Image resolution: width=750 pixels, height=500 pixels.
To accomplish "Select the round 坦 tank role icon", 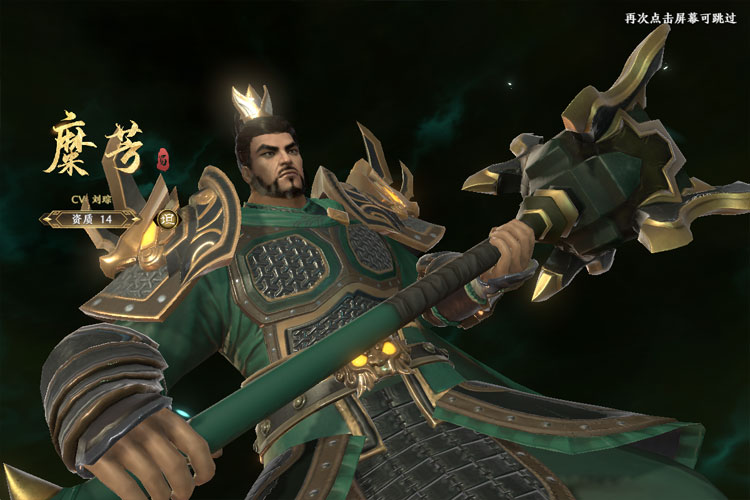I will [169, 219].
